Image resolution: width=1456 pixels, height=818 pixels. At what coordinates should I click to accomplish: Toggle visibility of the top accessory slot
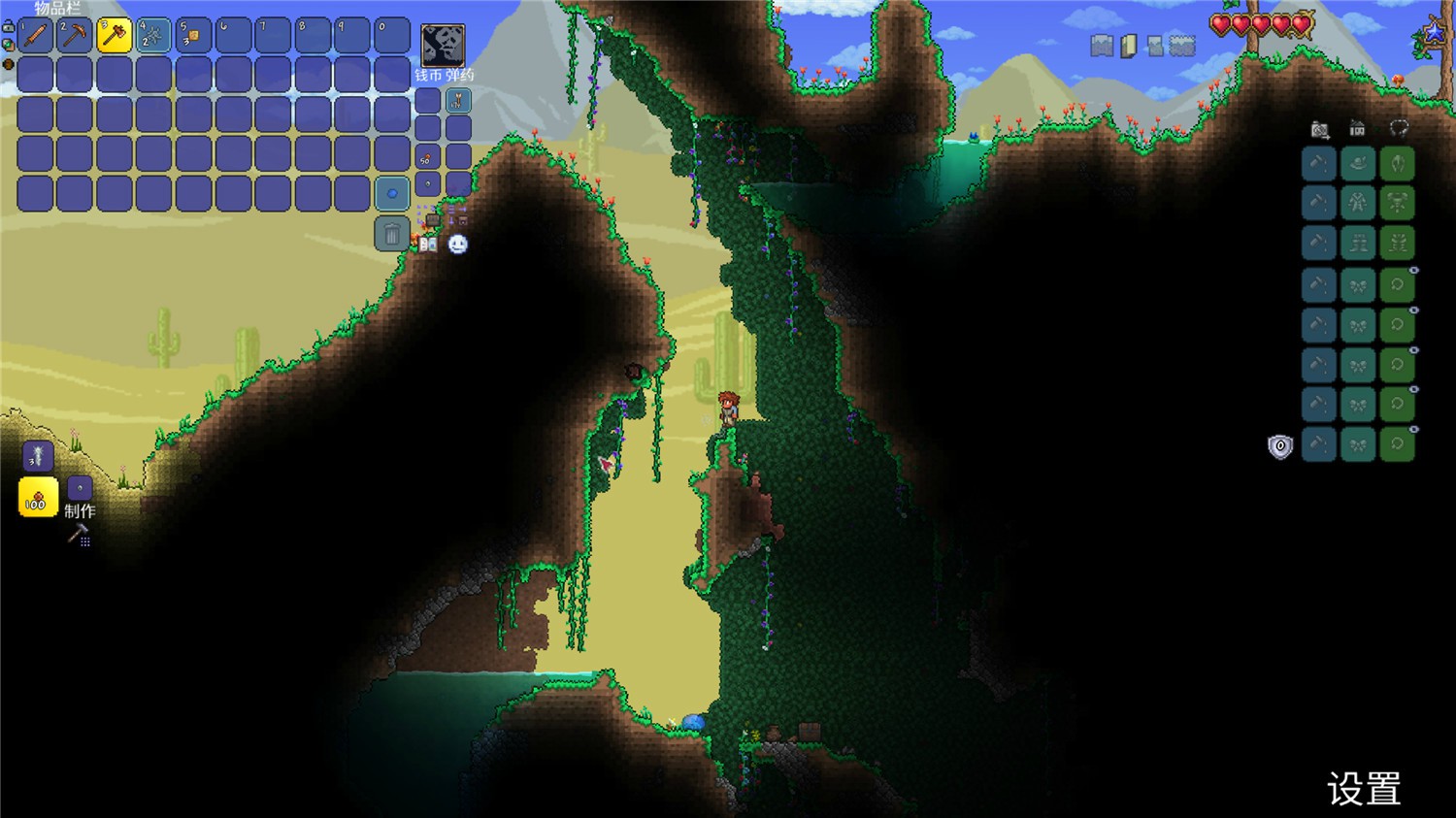pos(1413,271)
